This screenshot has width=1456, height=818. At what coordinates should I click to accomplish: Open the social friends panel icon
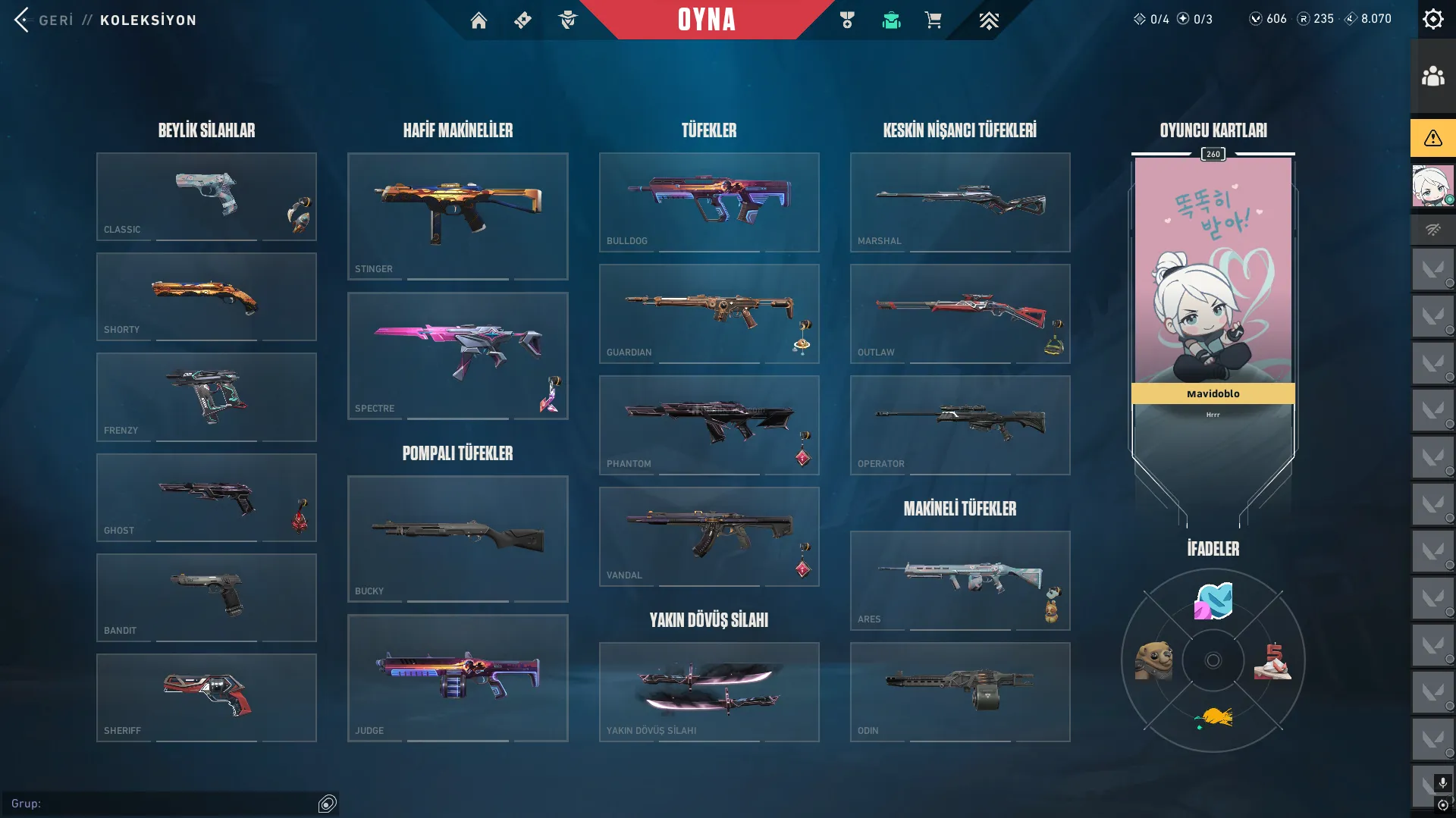click(x=1432, y=77)
